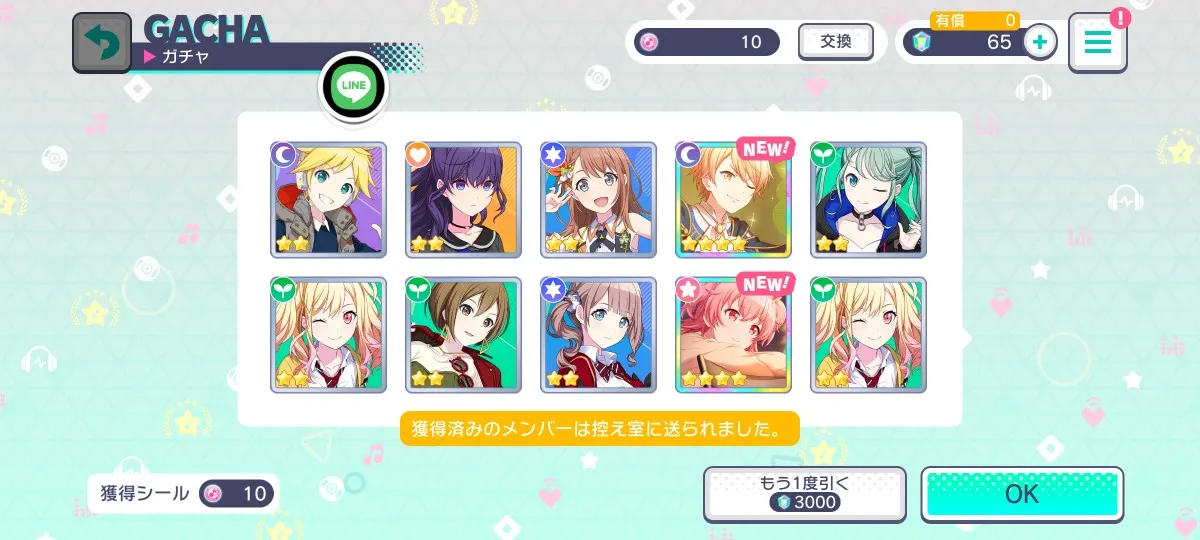Select the teal-haired winking girl card
1200x540 pixels.
(868, 200)
